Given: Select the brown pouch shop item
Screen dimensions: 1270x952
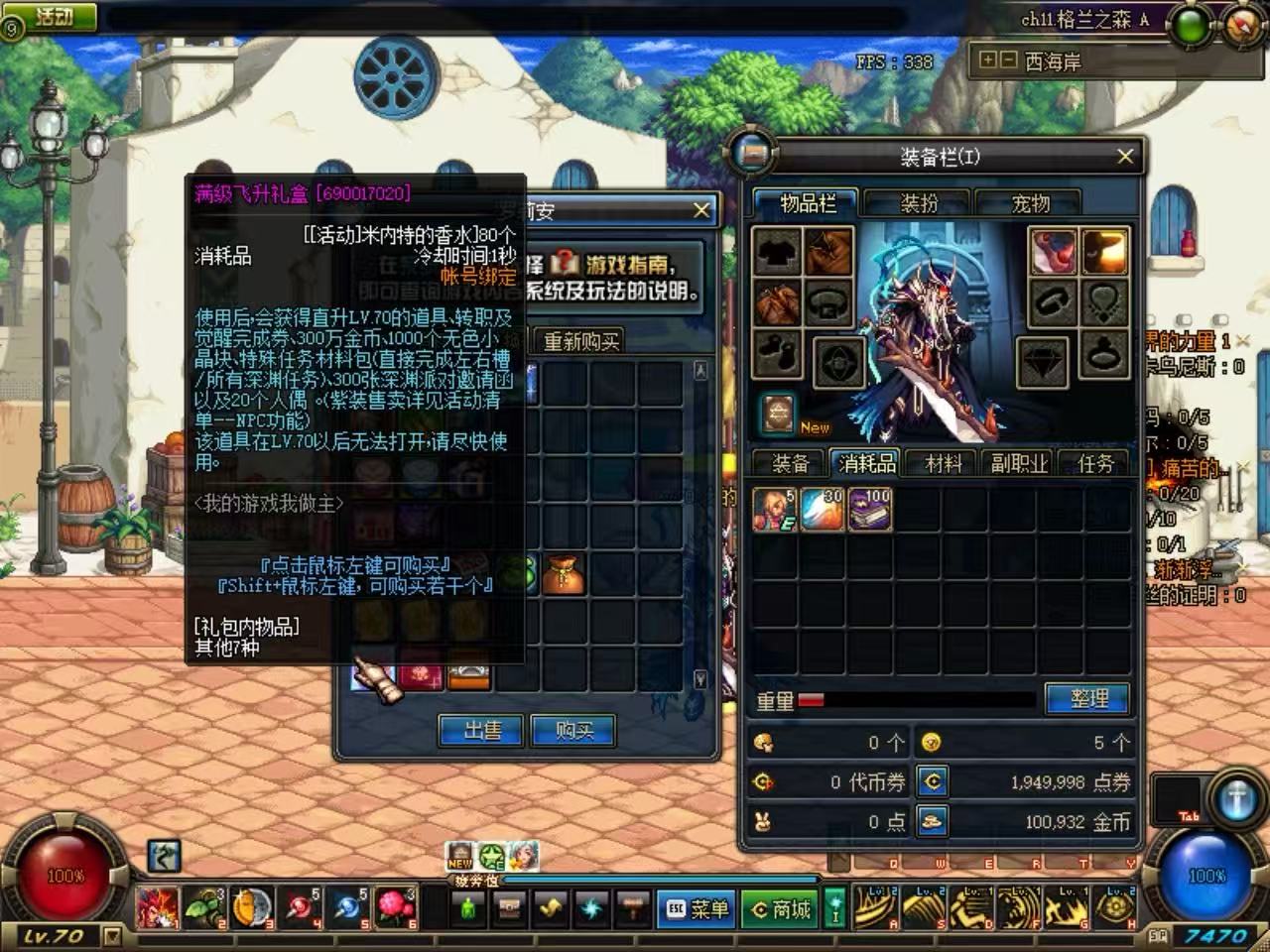Looking at the screenshot, I should (x=563, y=574).
